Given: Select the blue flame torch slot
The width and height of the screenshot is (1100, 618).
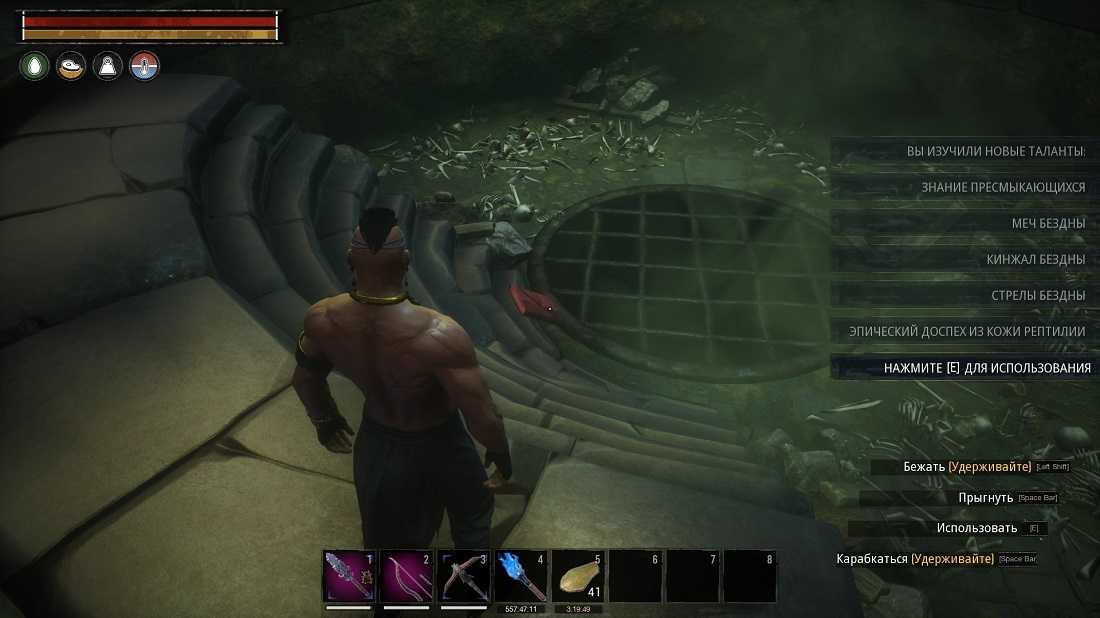Looking at the screenshot, I should point(521,576).
